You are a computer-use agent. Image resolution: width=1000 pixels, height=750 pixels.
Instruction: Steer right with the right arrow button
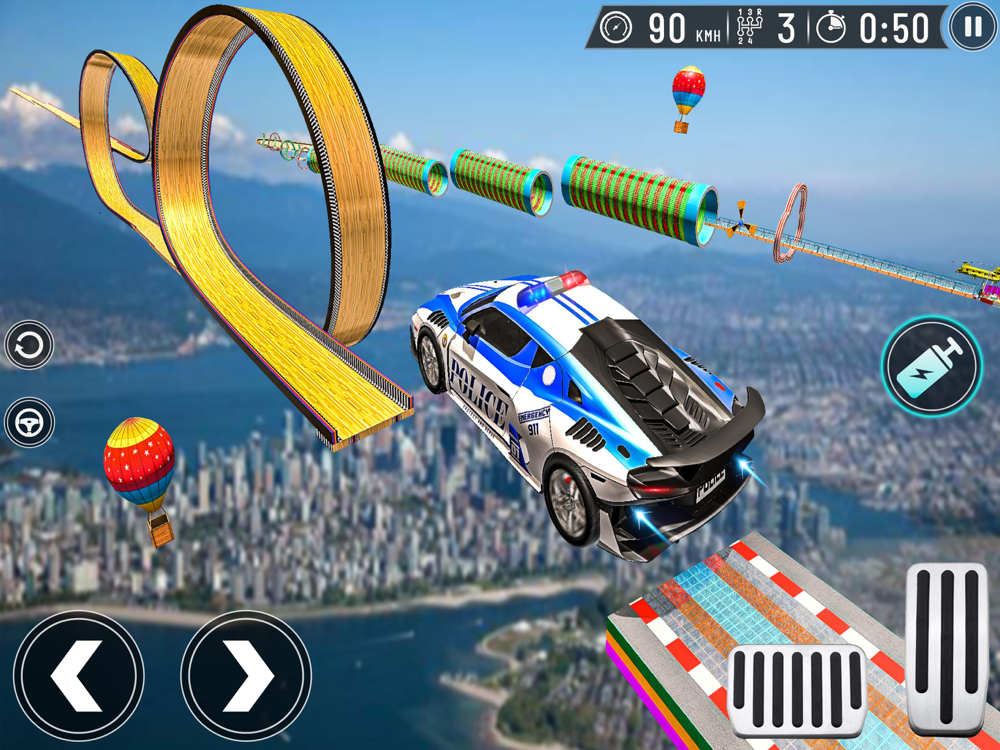tap(246, 676)
